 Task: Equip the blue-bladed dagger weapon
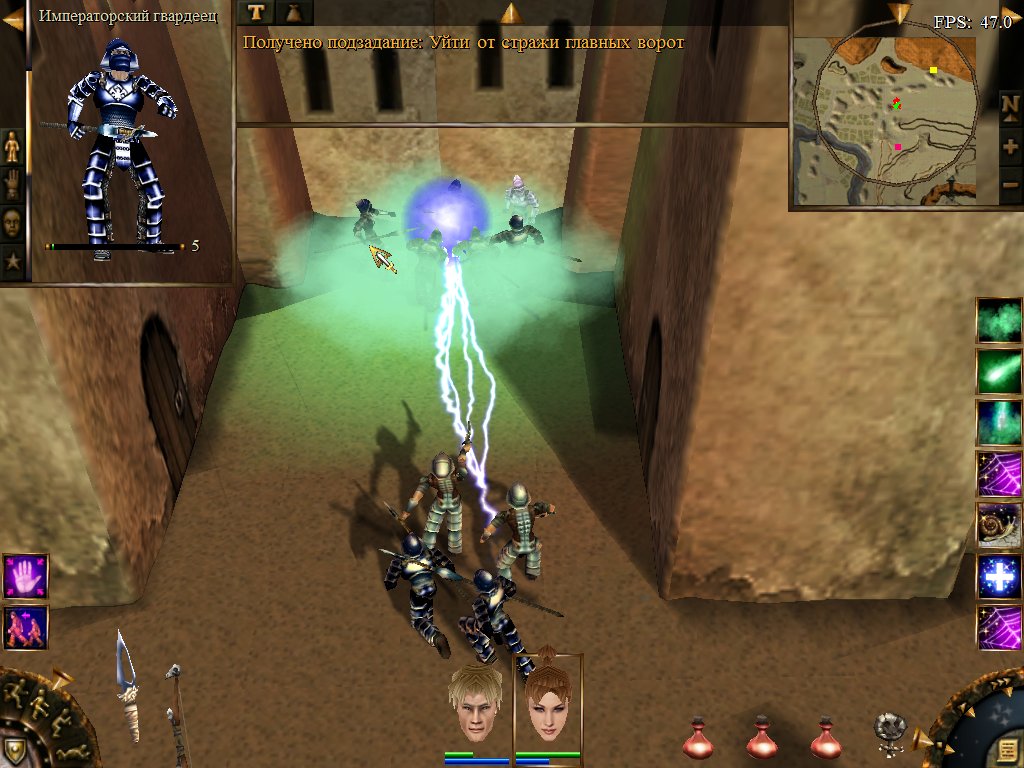point(127,685)
